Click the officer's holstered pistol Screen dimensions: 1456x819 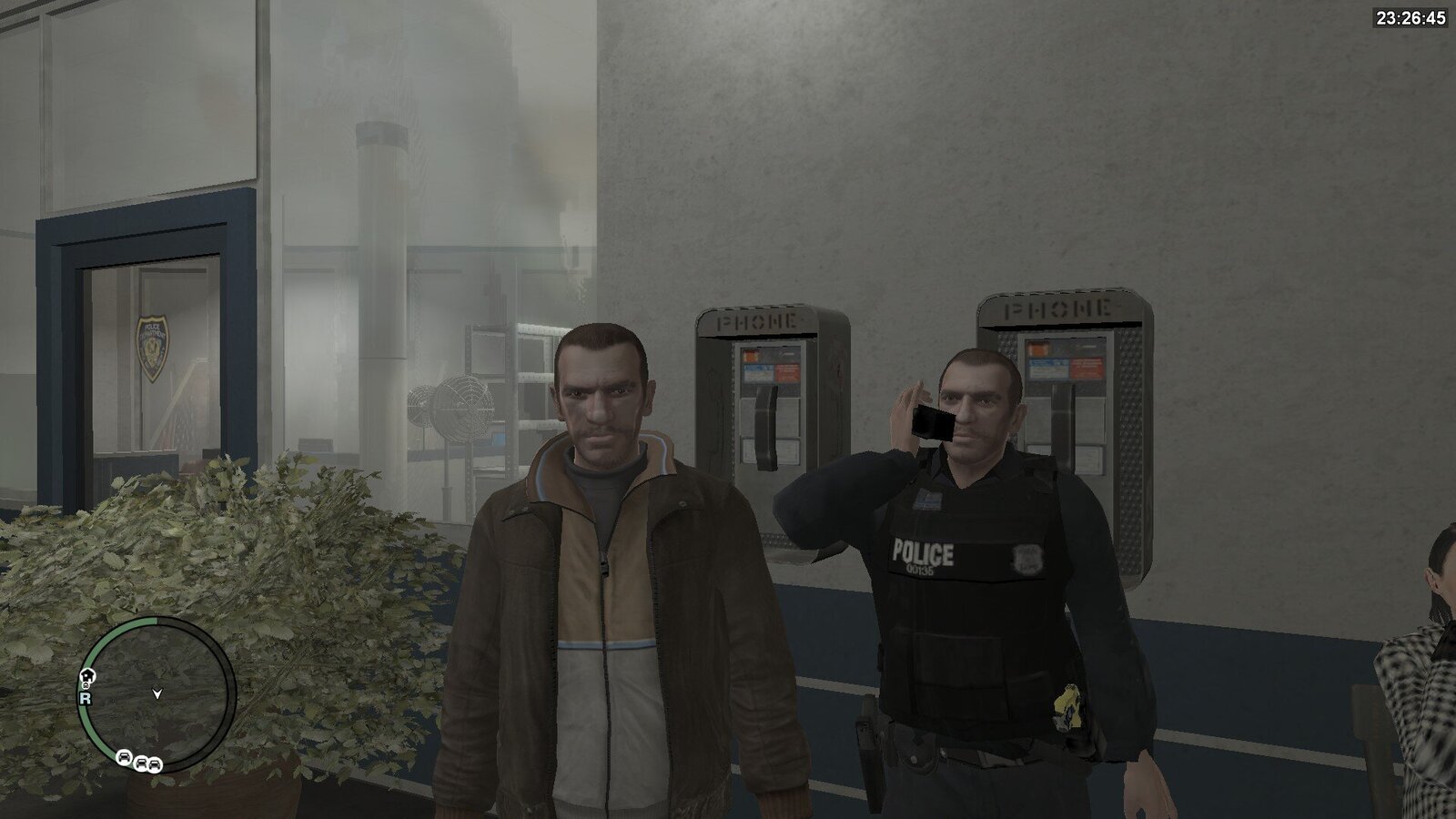click(867, 734)
